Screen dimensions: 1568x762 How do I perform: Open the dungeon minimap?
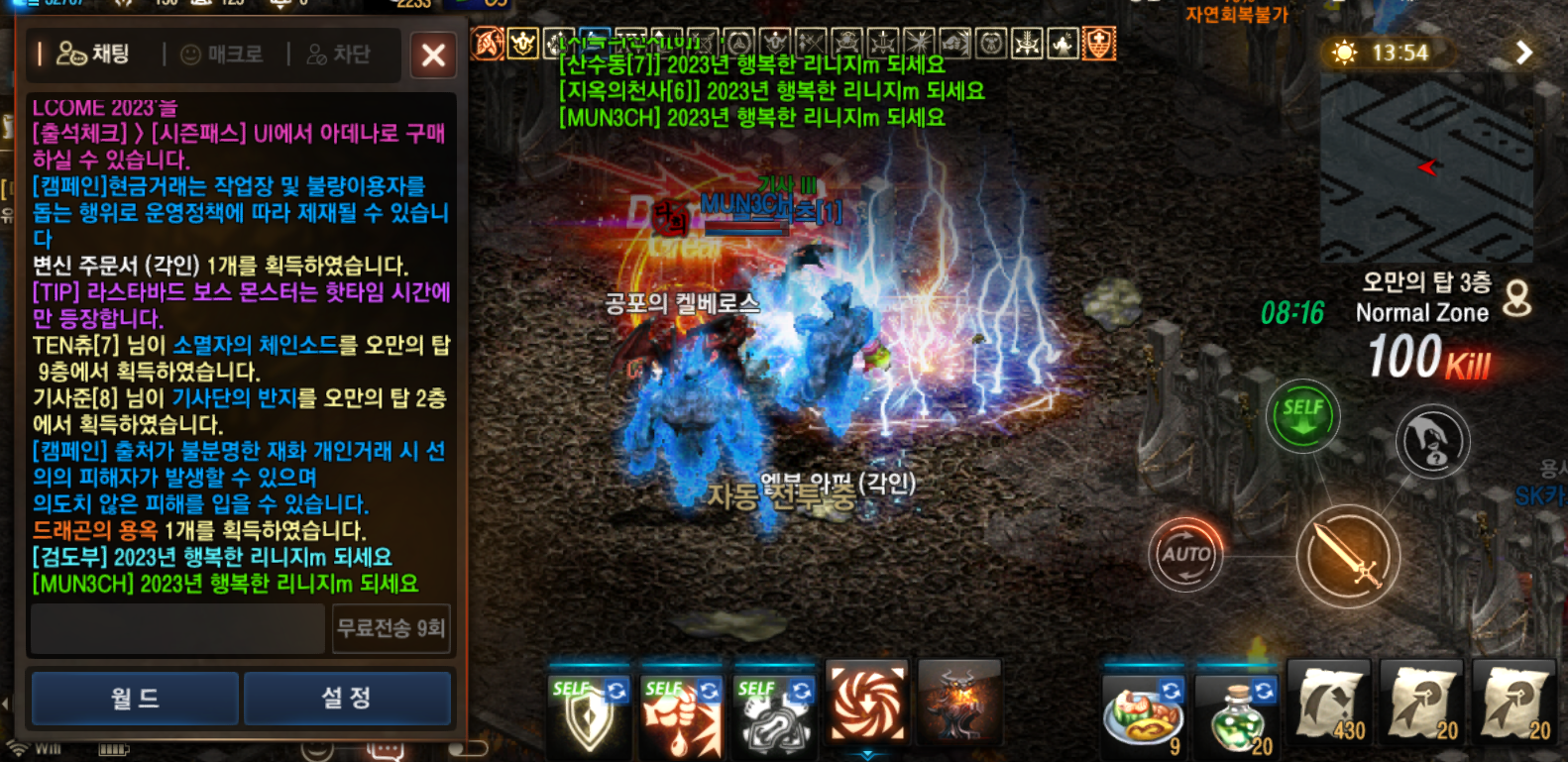(x=1425, y=168)
